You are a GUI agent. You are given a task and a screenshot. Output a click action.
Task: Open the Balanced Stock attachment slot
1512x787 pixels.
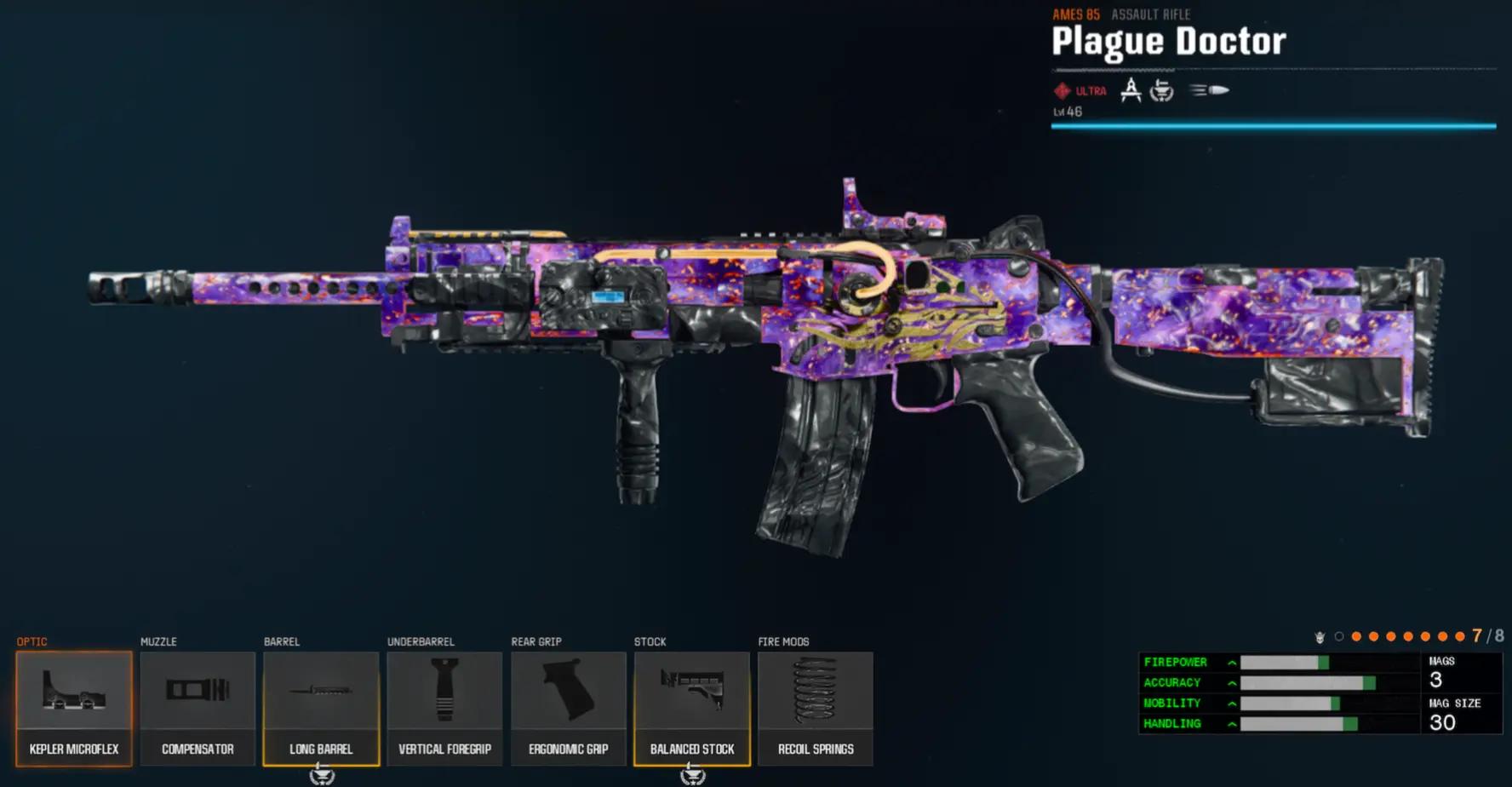coord(691,708)
